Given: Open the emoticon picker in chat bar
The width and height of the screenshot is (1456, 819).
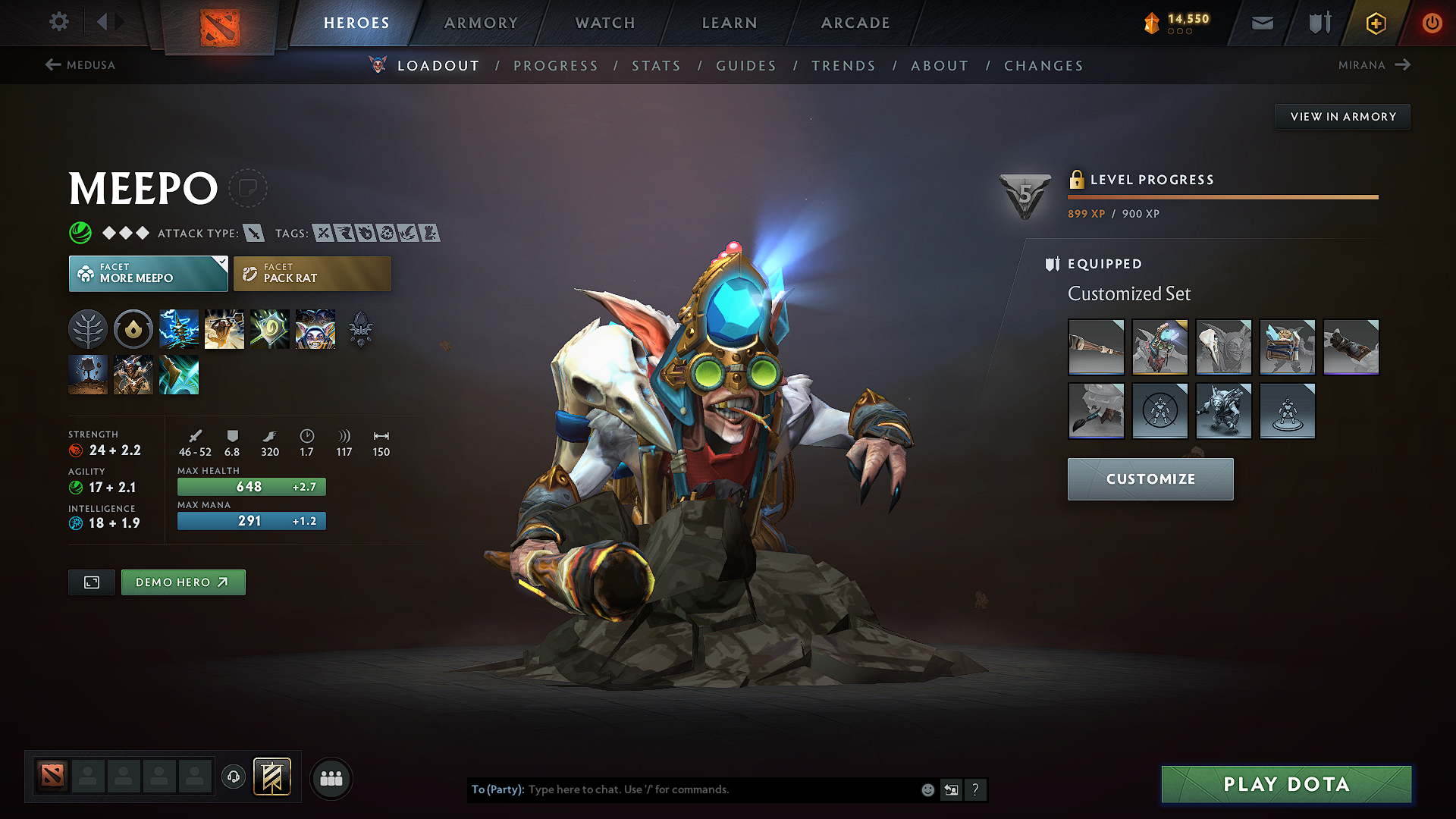Looking at the screenshot, I should coord(927,789).
